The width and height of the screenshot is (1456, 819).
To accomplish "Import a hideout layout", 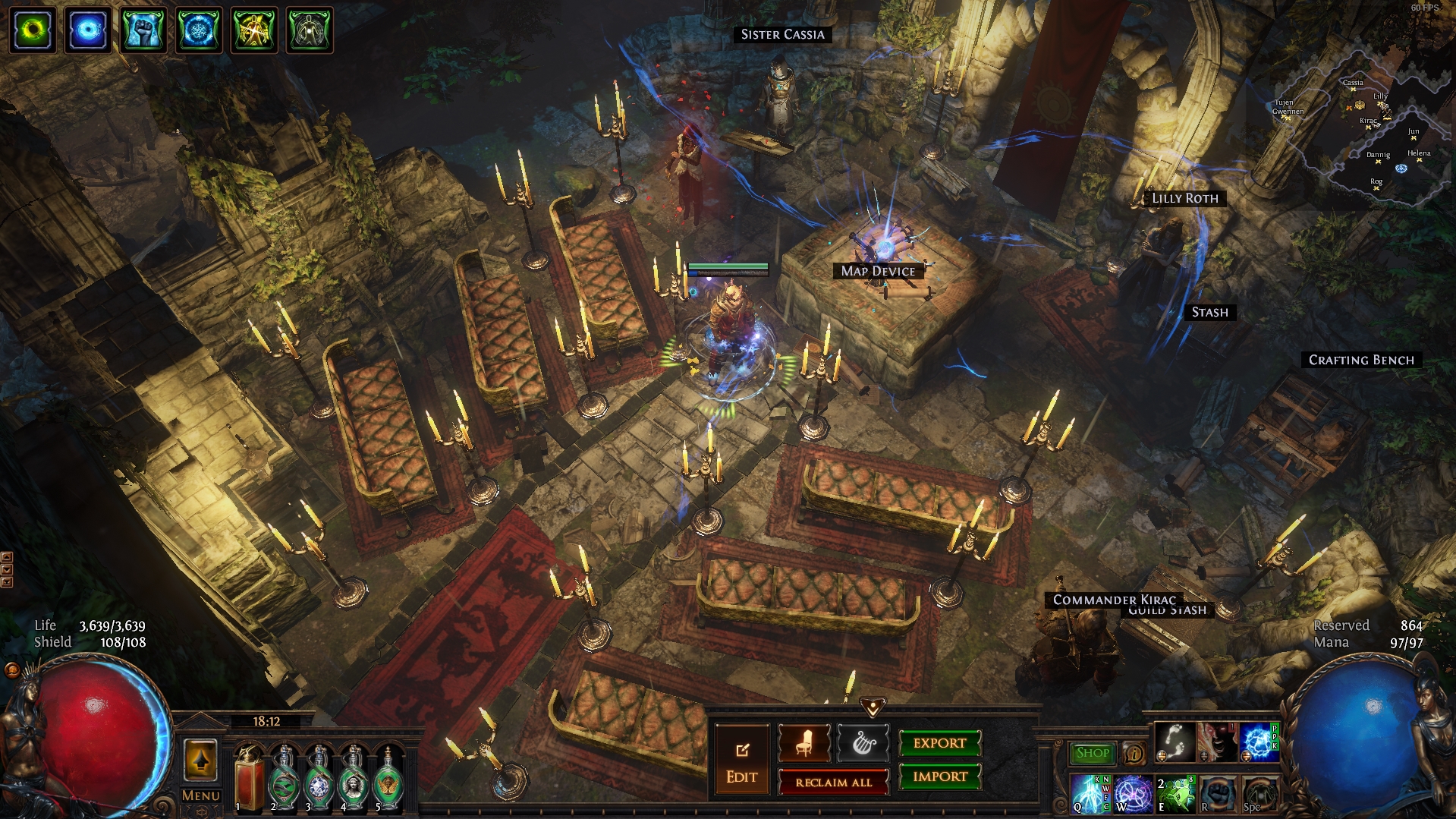I will (x=939, y=776).
